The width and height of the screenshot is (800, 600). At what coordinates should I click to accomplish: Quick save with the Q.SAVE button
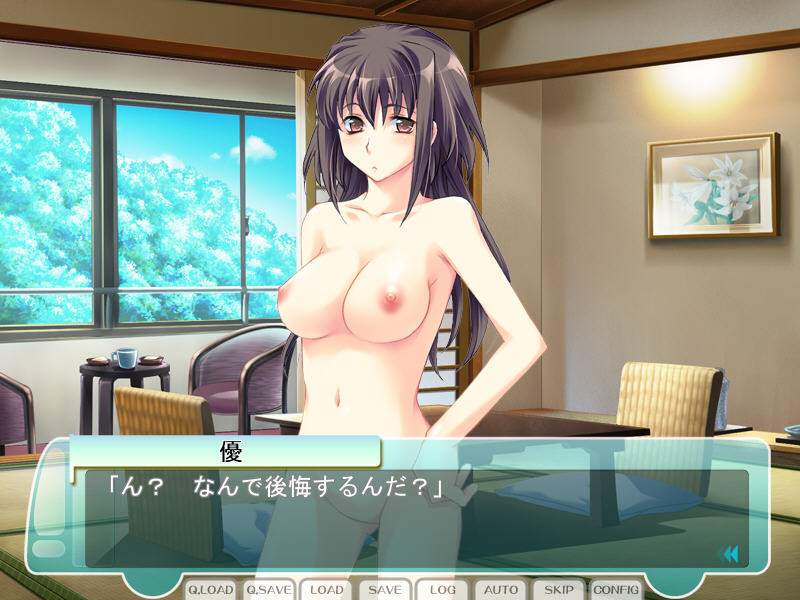[x=268, y=590]
